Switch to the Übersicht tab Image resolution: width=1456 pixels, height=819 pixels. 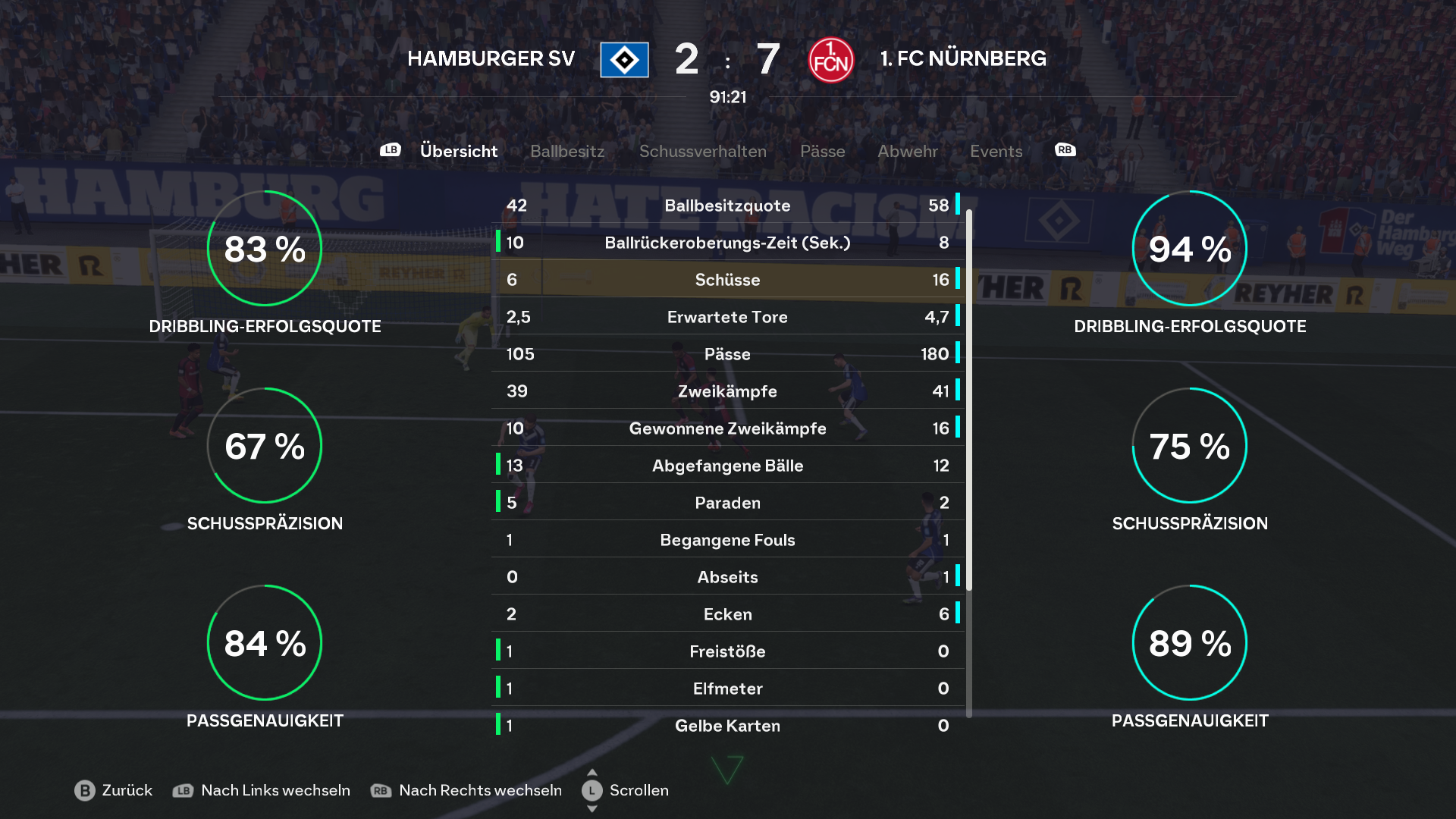click(x=458, y=151)
